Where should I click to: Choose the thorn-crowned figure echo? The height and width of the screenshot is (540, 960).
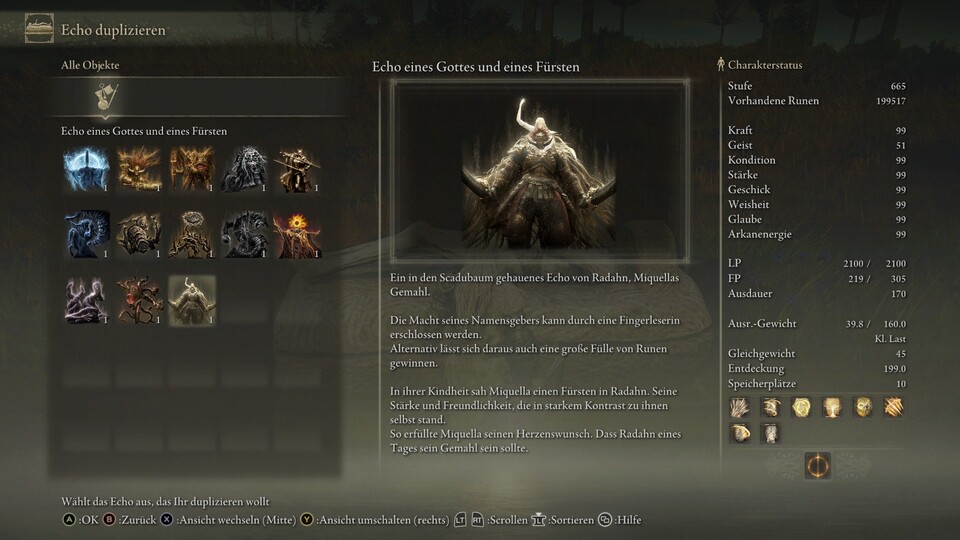191,234
